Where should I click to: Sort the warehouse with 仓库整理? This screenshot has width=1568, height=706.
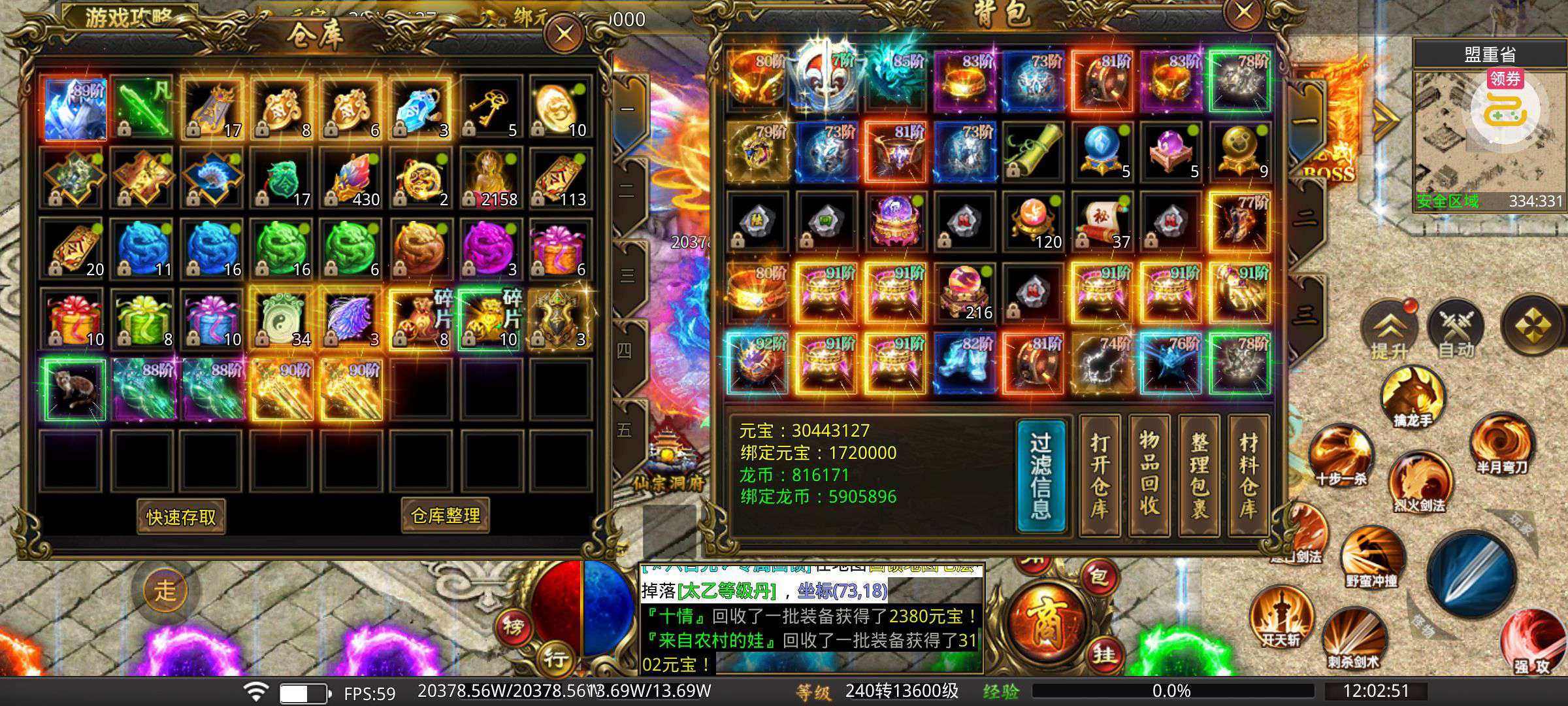click(x=445, y=516)
